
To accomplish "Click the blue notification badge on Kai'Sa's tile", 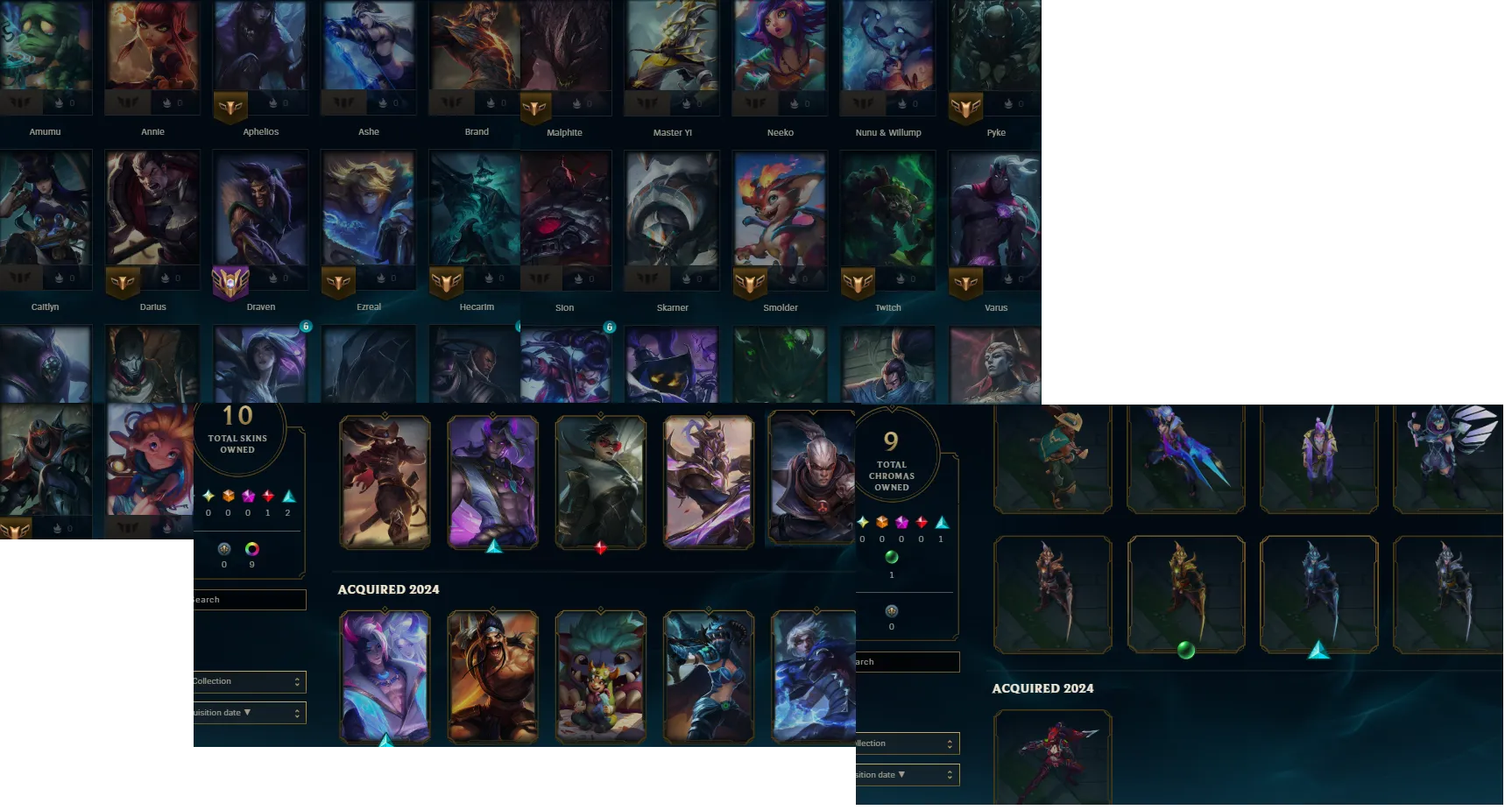I will coord(304,325).
